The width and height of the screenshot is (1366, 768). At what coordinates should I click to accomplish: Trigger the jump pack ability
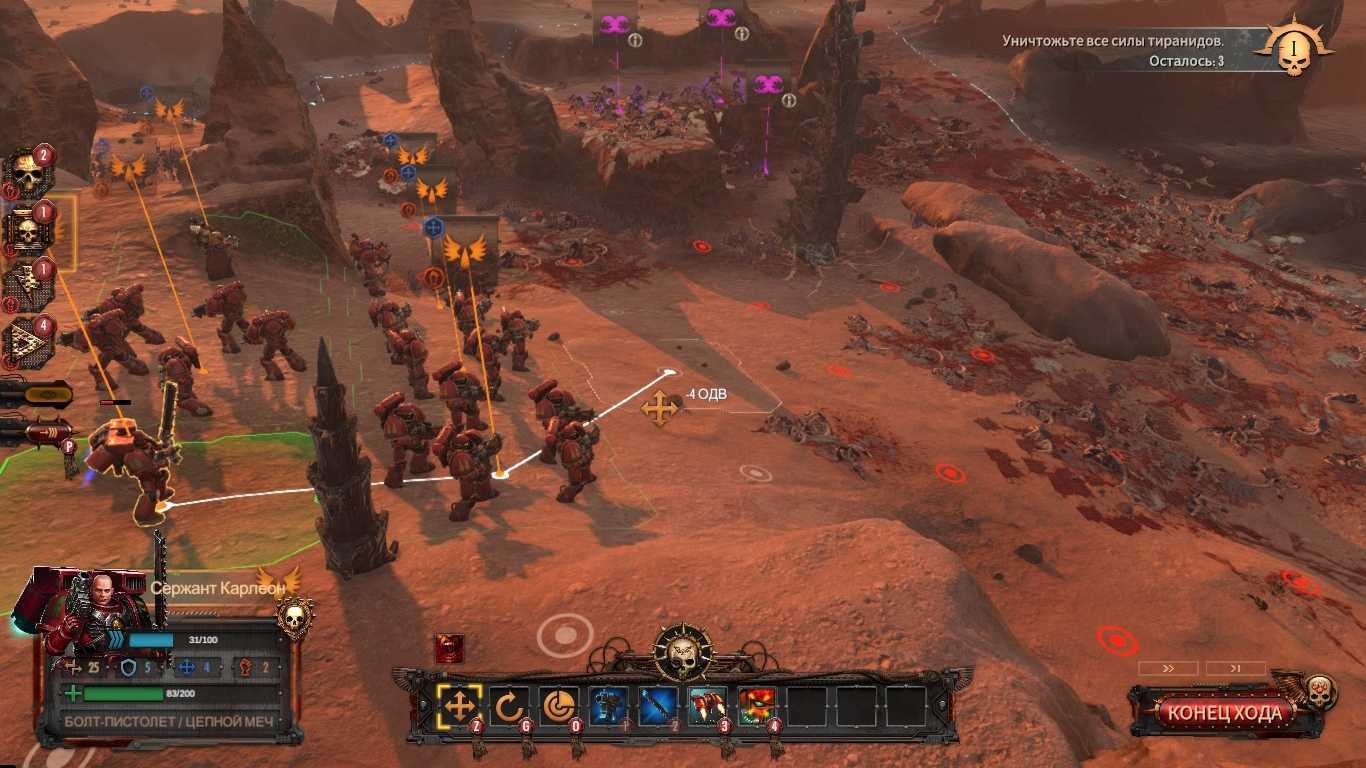tap(708, 706)
